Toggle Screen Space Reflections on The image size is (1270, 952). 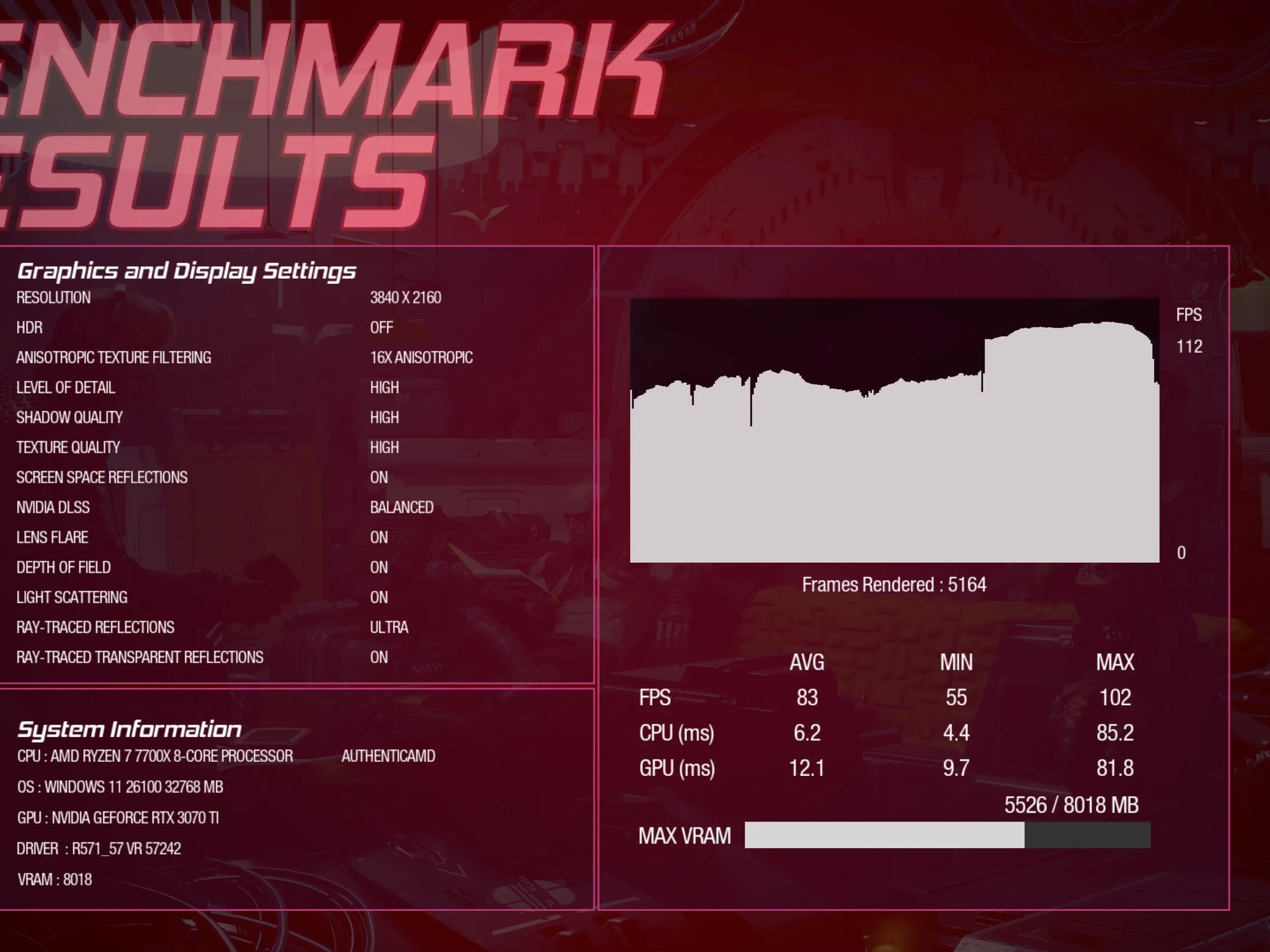379,477
